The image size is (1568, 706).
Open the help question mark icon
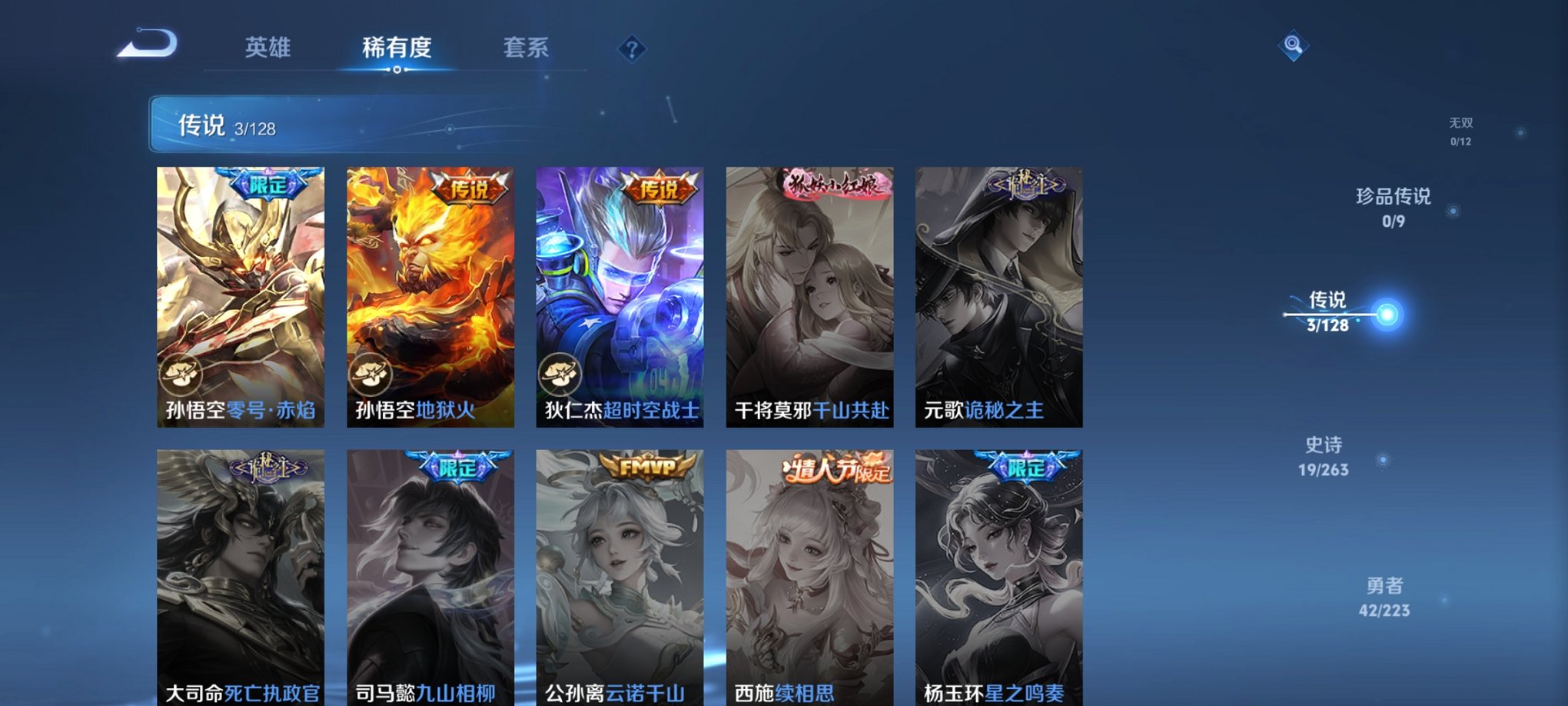tap(632, 50)
